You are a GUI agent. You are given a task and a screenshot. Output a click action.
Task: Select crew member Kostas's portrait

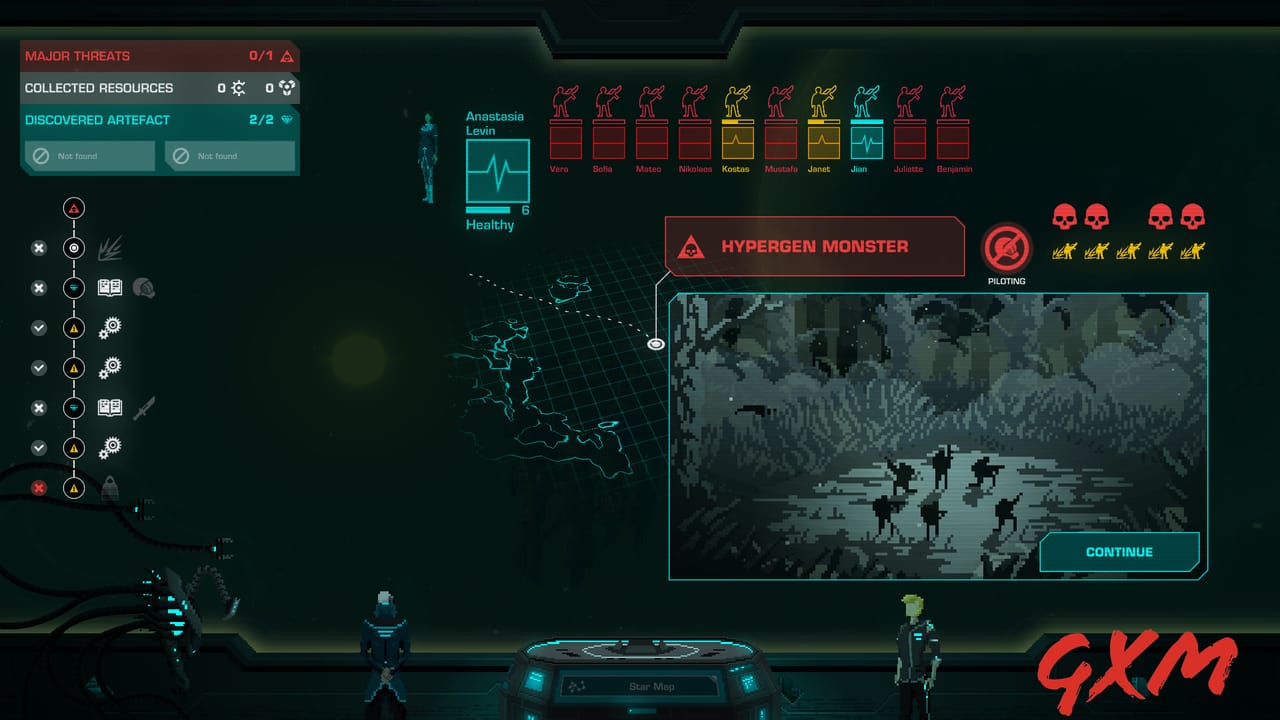[737, 140]
